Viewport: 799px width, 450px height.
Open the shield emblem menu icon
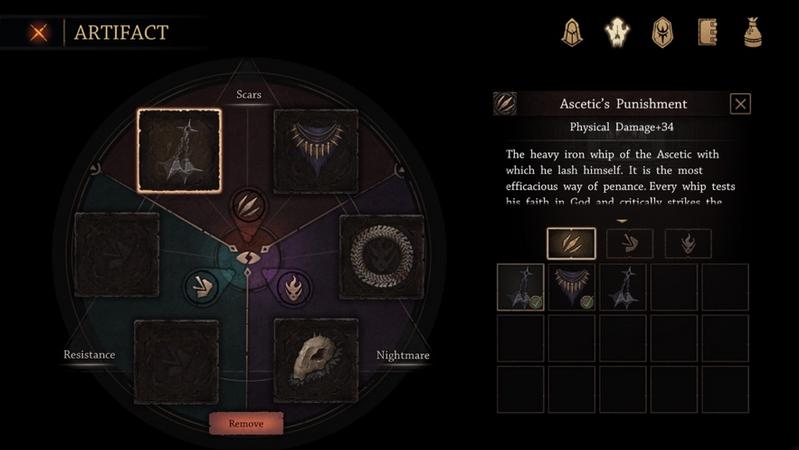click(x=662, y=33)
